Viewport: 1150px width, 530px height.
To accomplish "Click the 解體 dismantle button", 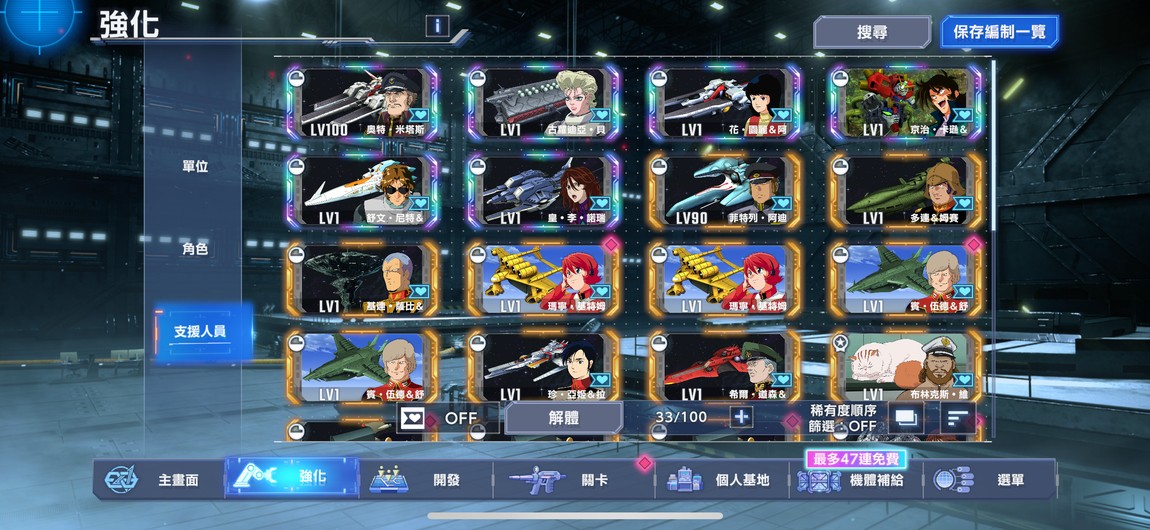I will (x=563, y=418).
